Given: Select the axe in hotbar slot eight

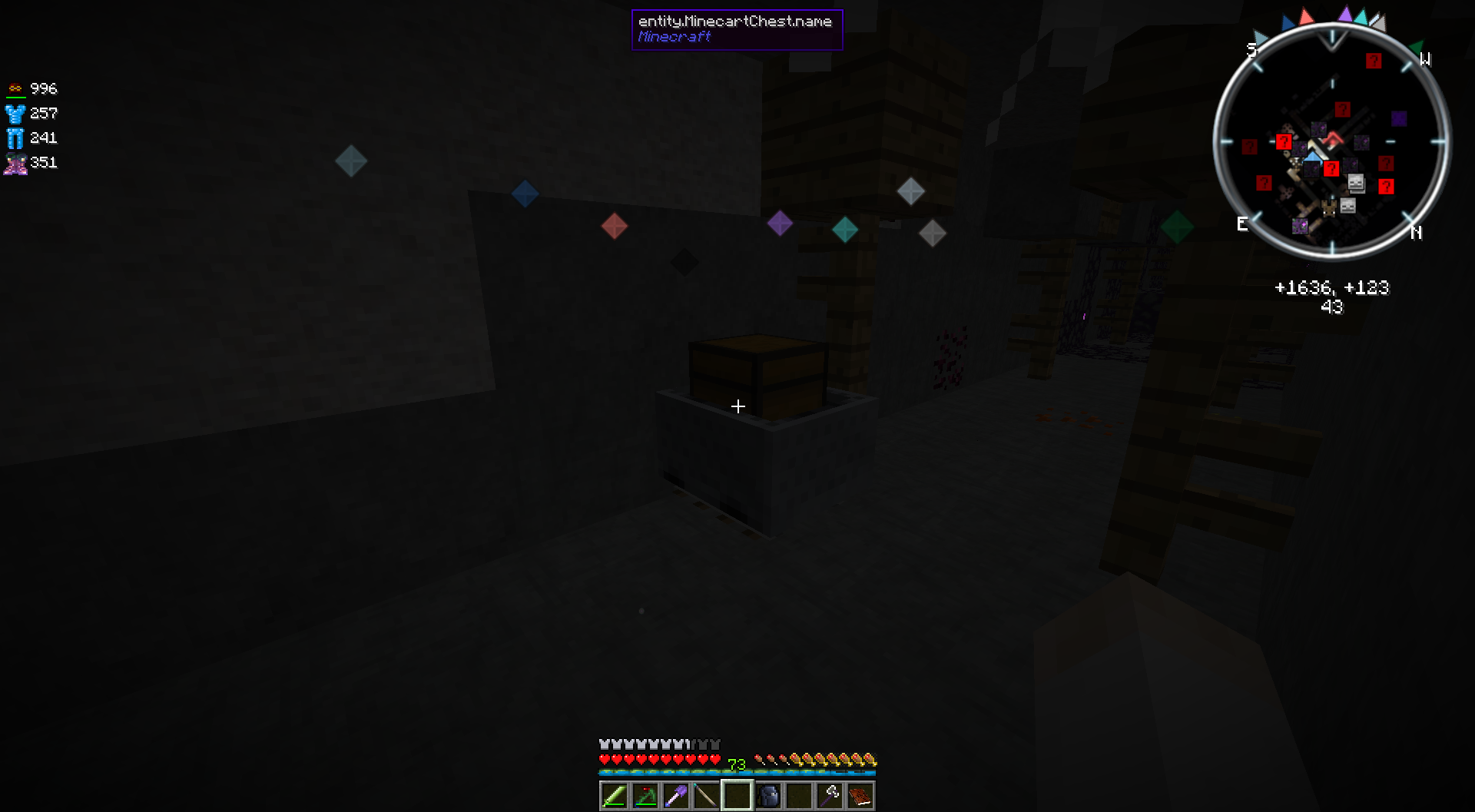Looking at the screenshot, I should click(x=830, y=796).
